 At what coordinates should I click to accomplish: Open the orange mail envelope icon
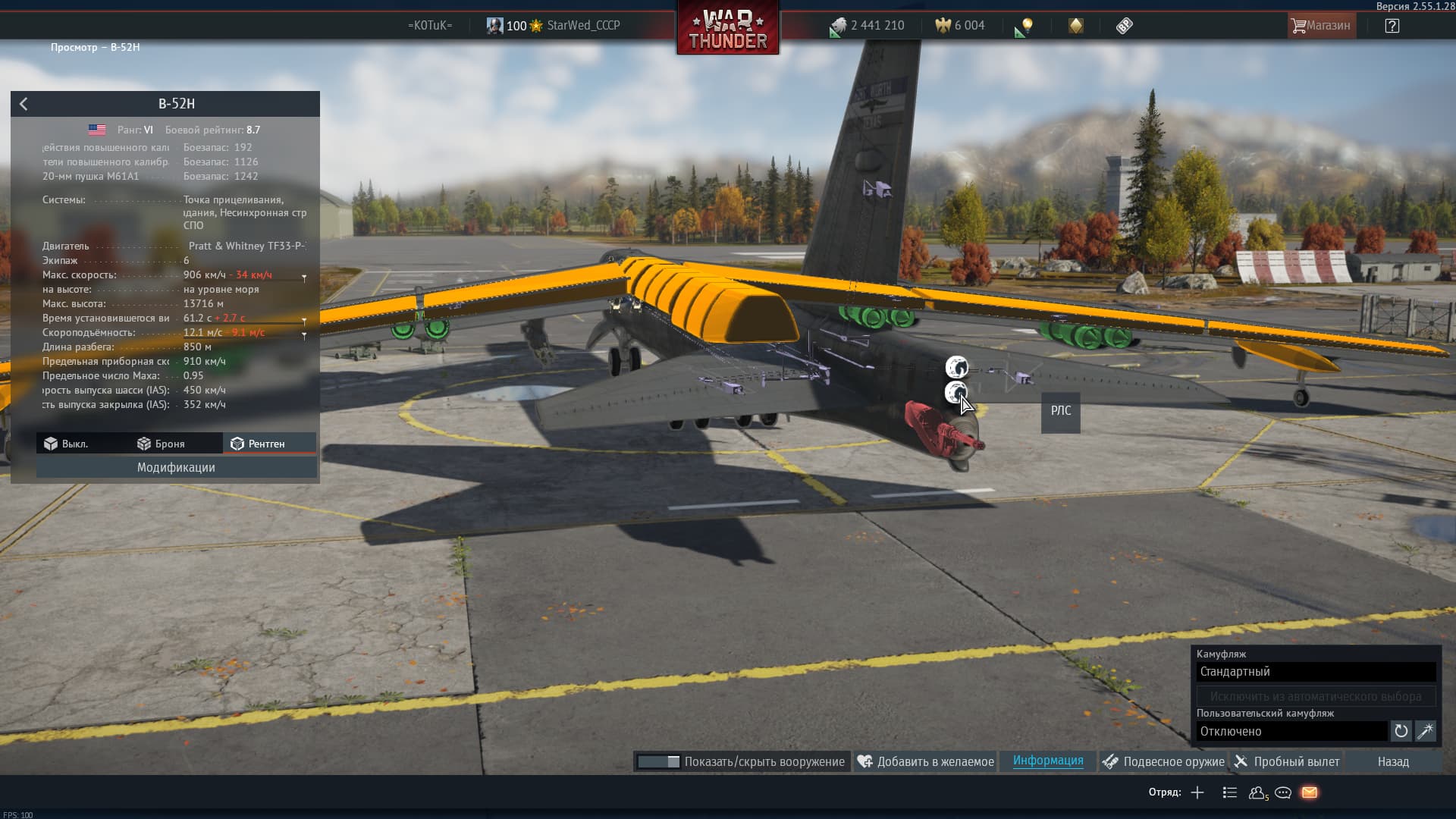point(1310,792)
